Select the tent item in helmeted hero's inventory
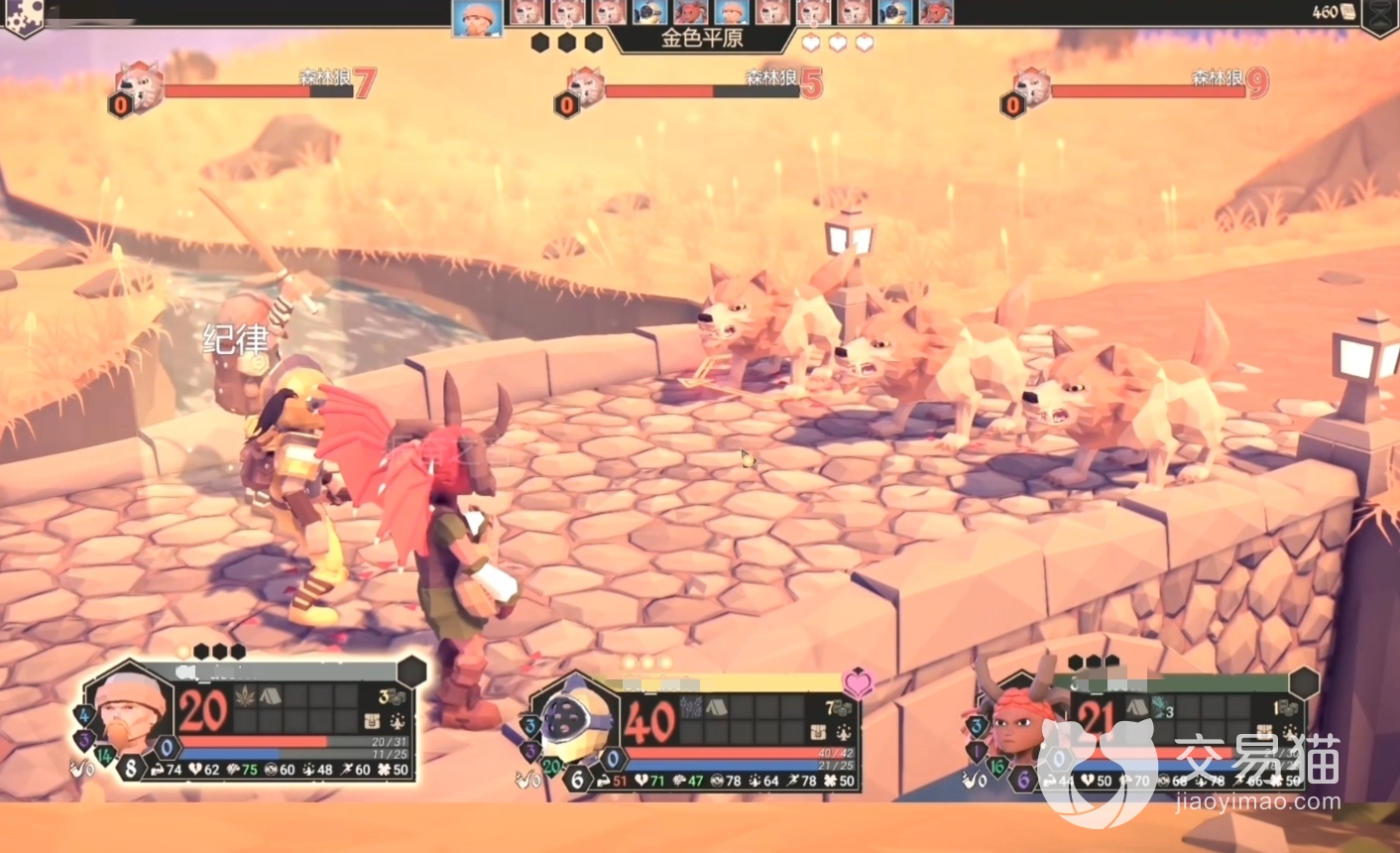The width and height of the screenshot is (1400, 853). 717,707
